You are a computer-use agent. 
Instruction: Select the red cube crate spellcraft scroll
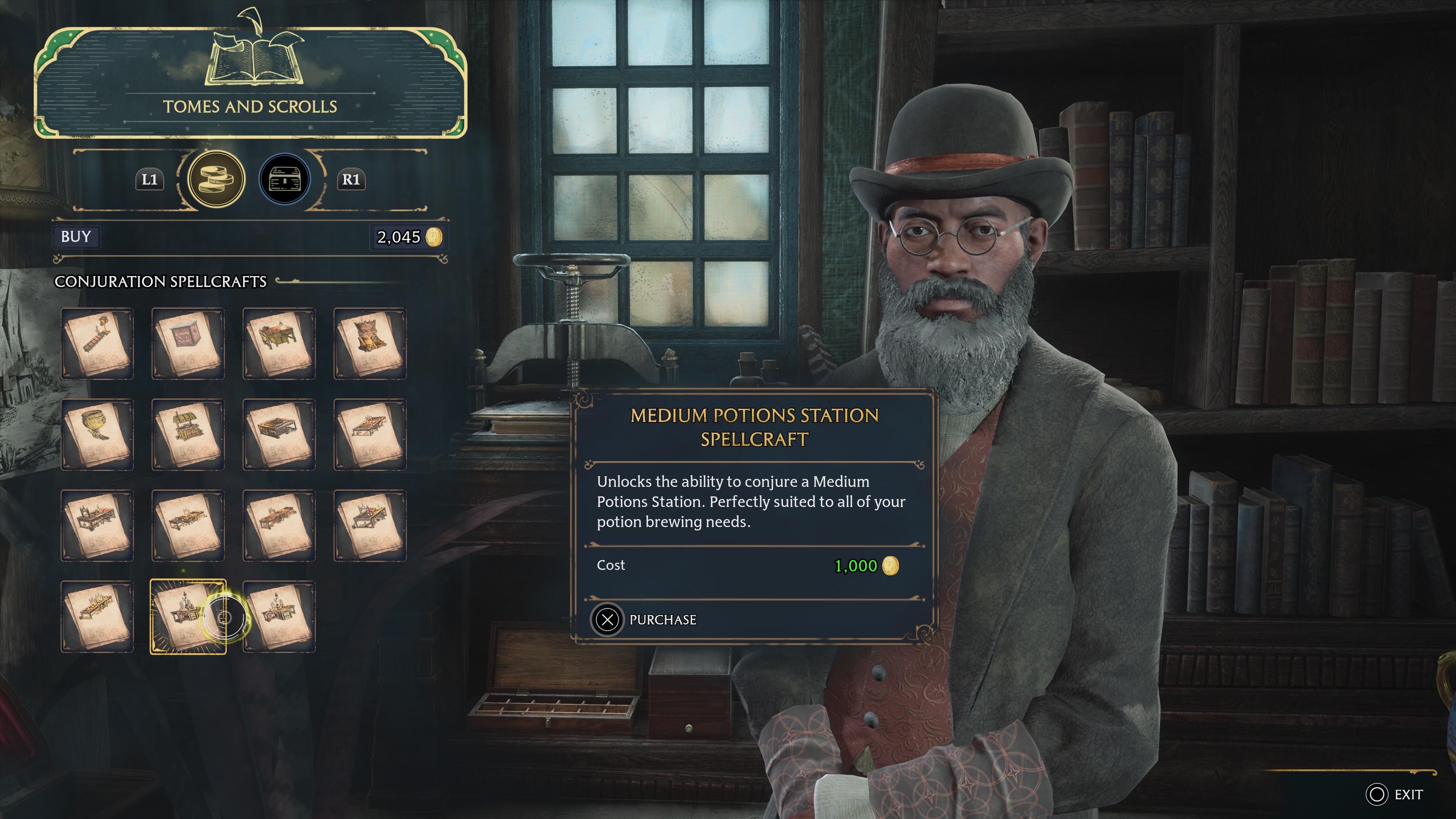point(188,344)
